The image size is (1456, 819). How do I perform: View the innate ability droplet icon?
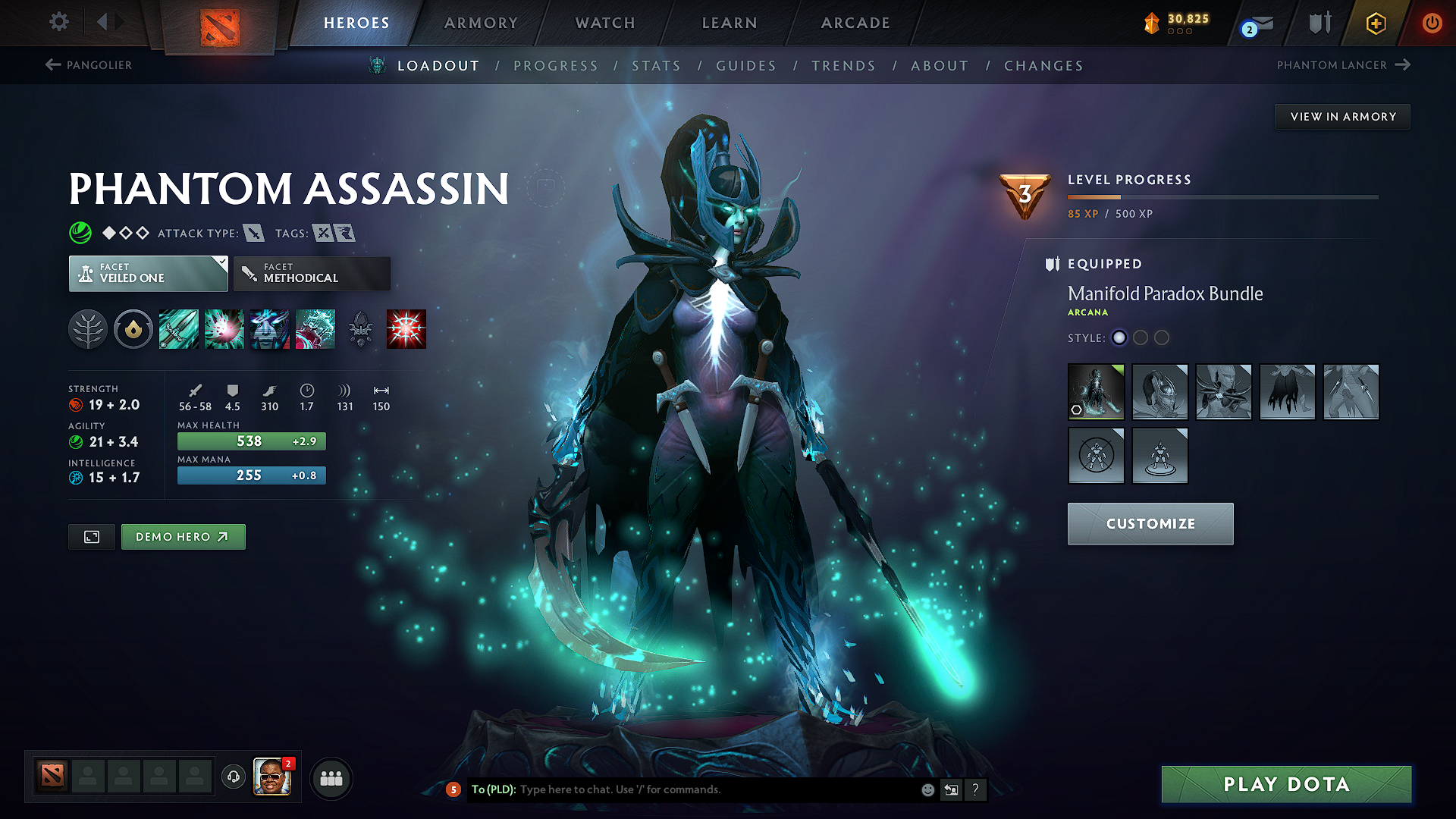click(x=133, y=328)
